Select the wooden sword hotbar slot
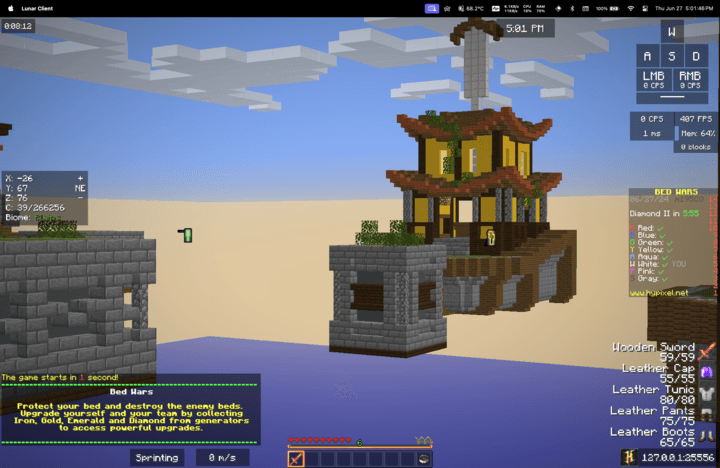Viewport: 720px width, 468px height. [x=296, y=459]
